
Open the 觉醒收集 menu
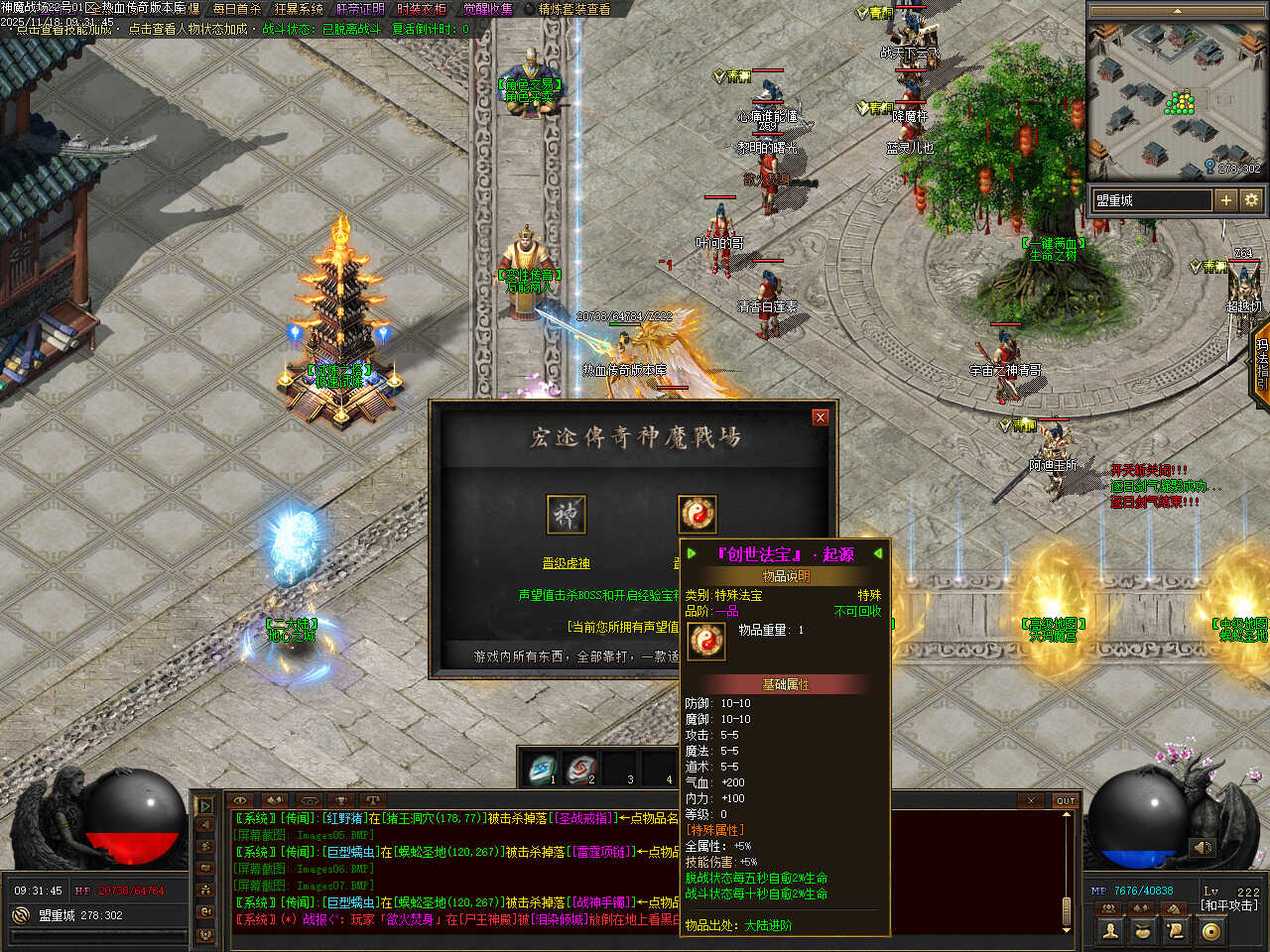[488, 9]
